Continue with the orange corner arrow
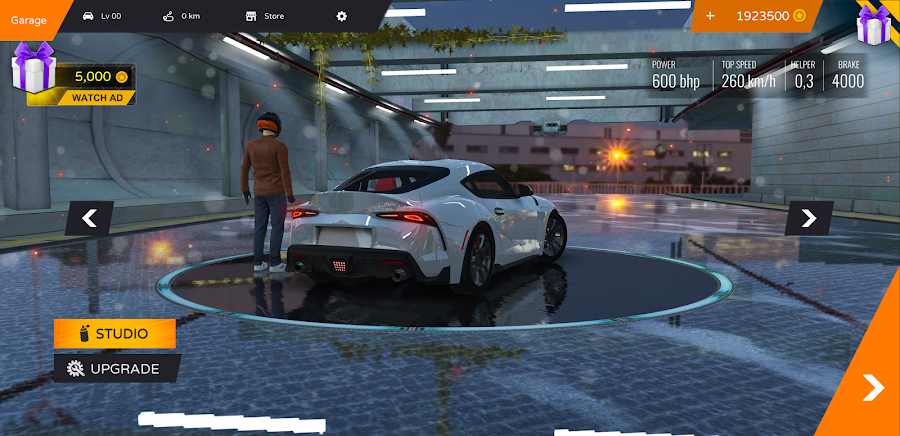The image size is (900, 436). pyautogui.click(x=872, y=387)
